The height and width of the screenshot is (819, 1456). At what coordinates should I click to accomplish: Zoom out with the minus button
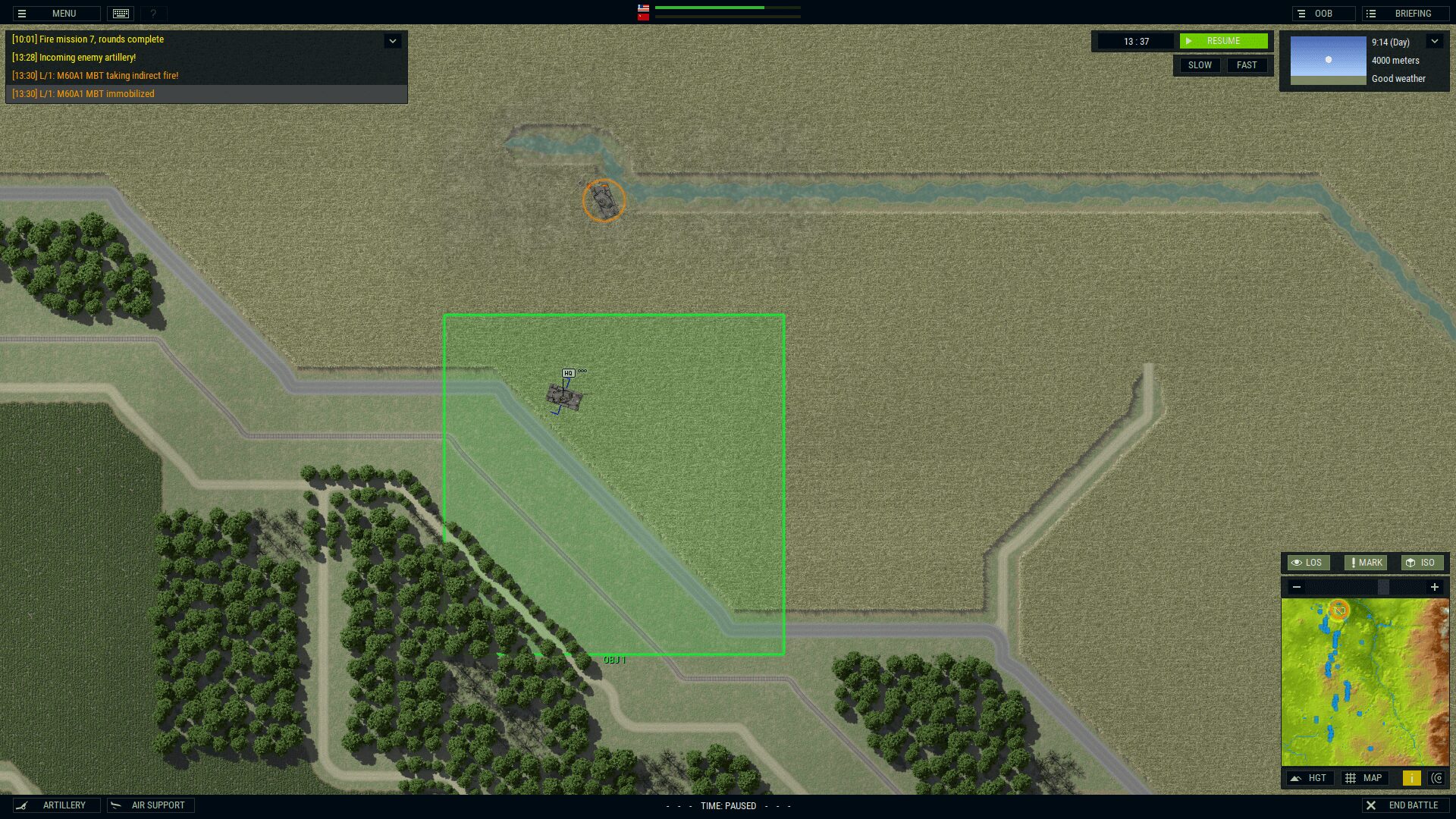point(1297,587)
